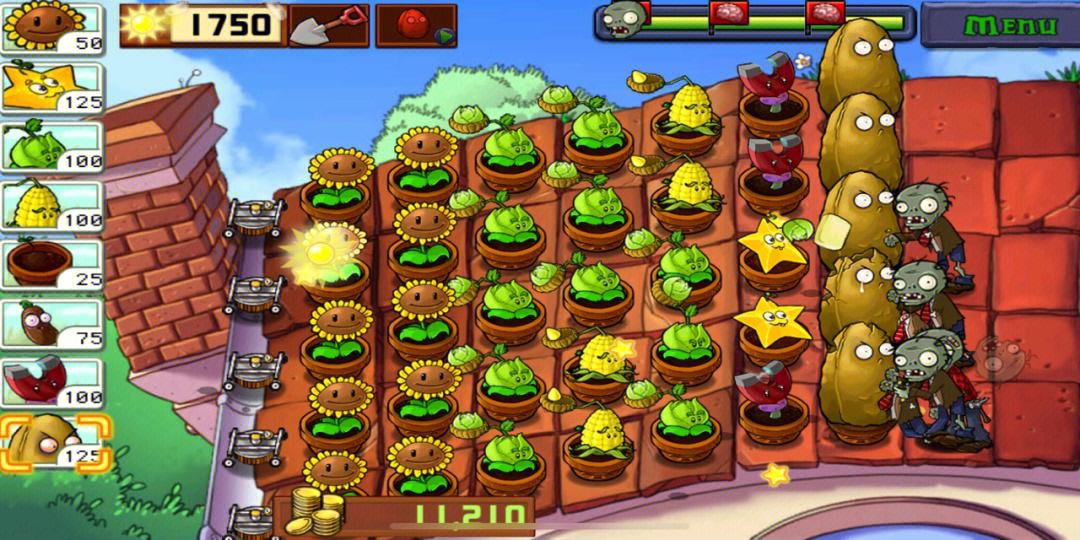
Task: Open the Menu button
Action: tap(1000, 24)
